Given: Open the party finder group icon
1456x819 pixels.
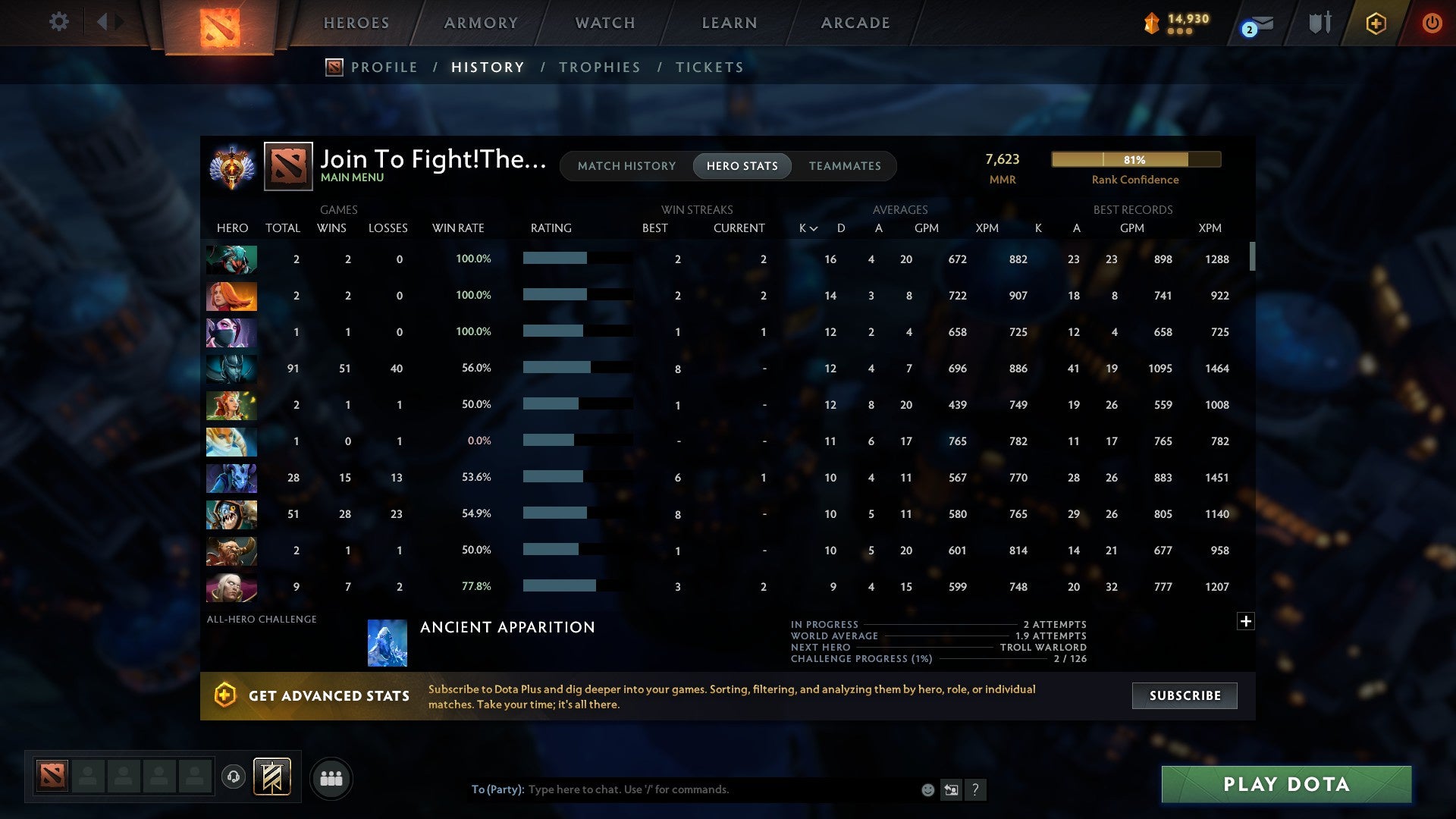Looking at the screenshot, I should coord(331,777).
